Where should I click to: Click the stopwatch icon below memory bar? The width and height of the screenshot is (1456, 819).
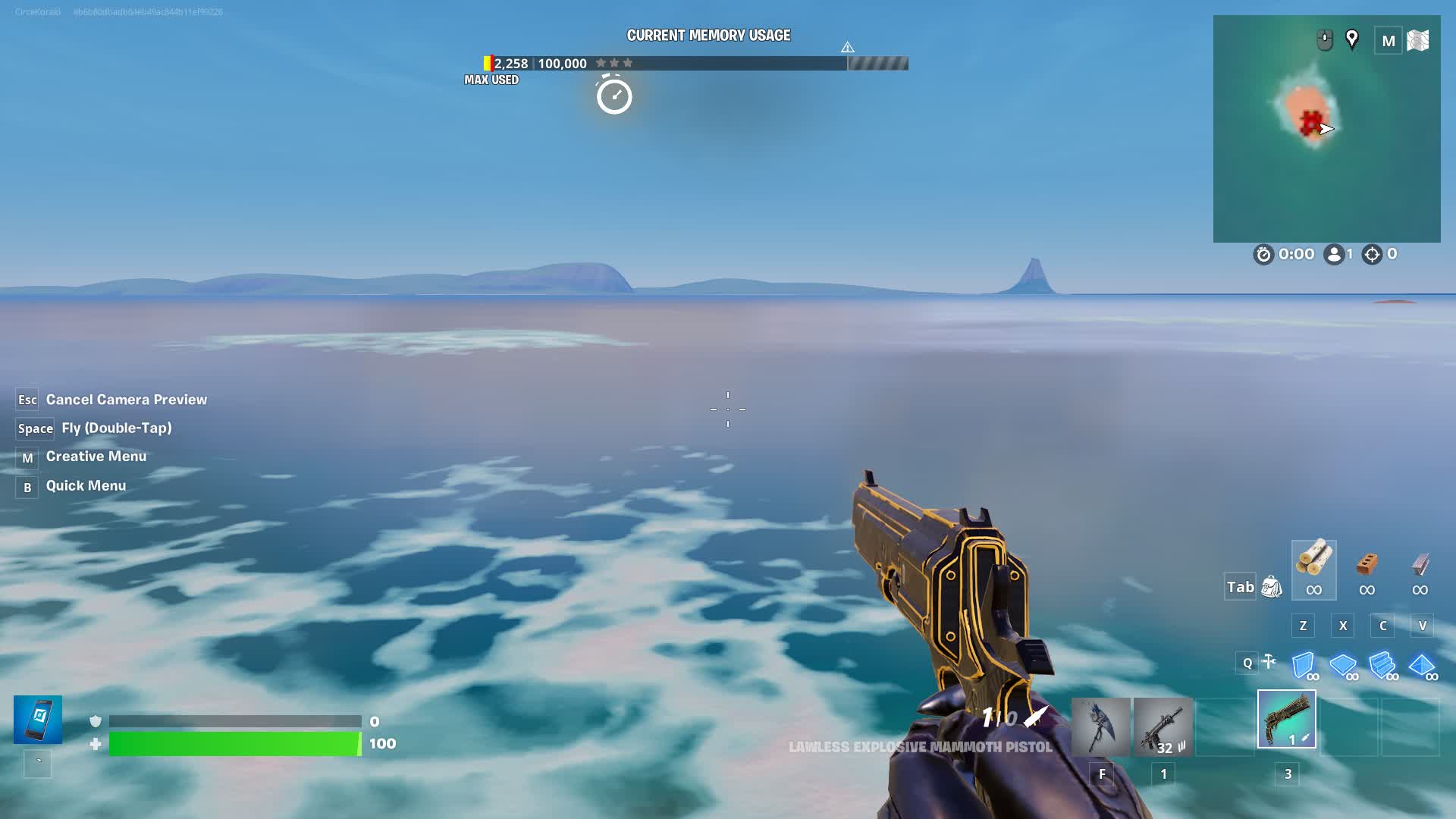pyautogui.click(x=614, y=96)
